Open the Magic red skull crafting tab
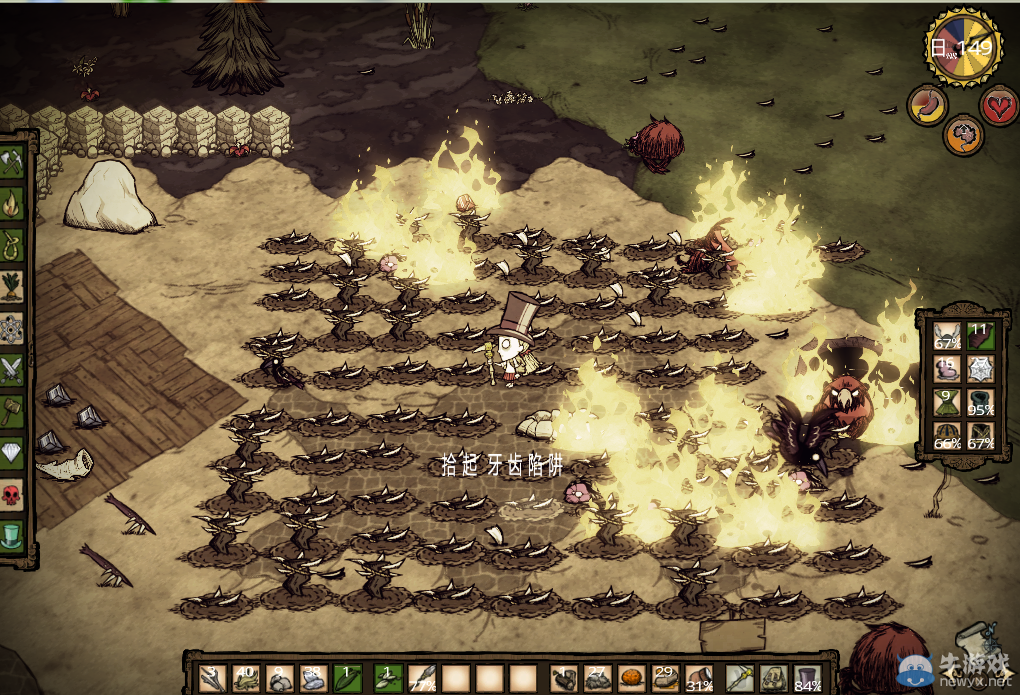The width and height of the screenshot is (1020, 695). point(13,492)
